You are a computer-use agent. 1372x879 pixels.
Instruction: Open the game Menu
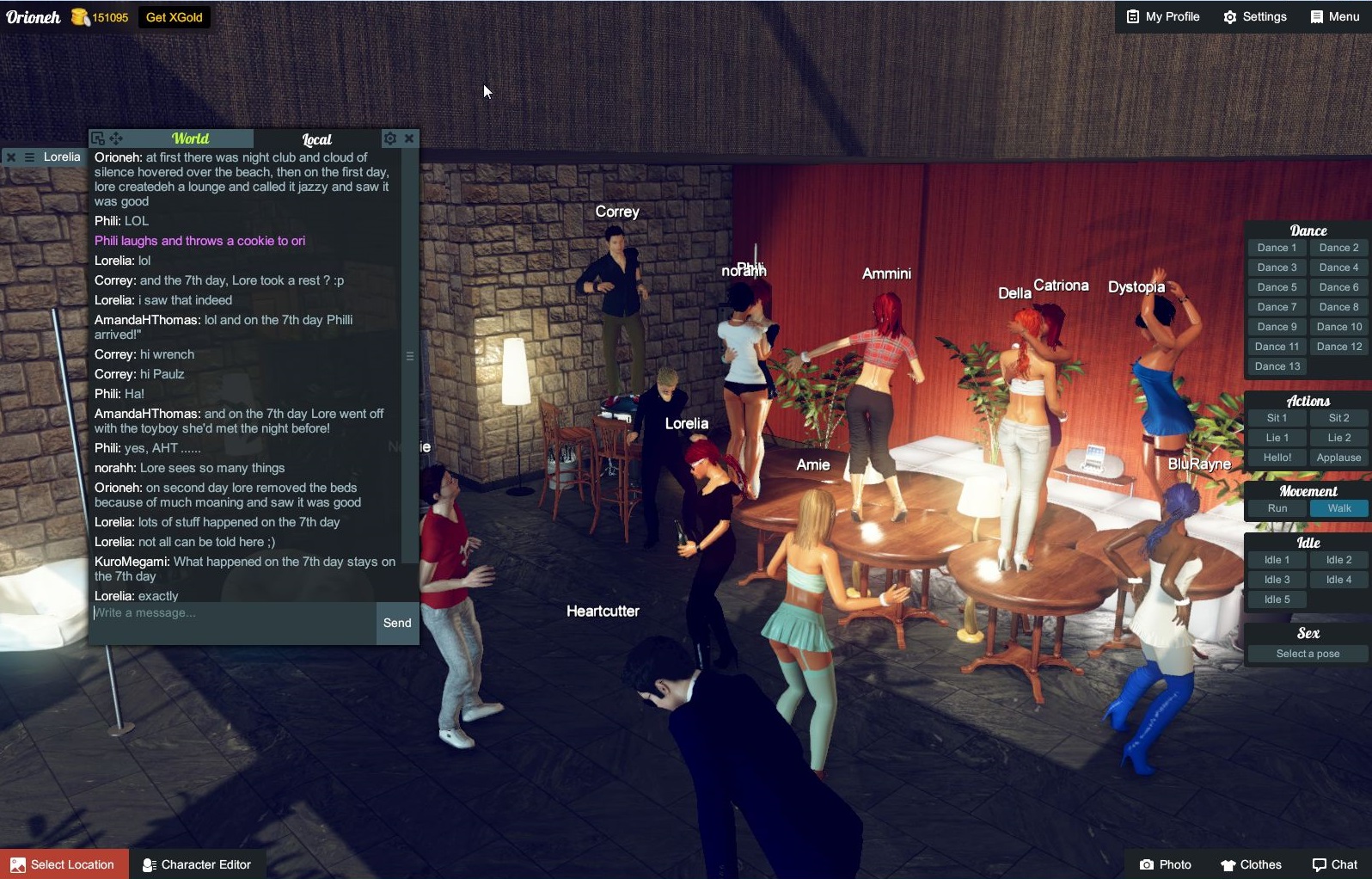(1332, 16)
